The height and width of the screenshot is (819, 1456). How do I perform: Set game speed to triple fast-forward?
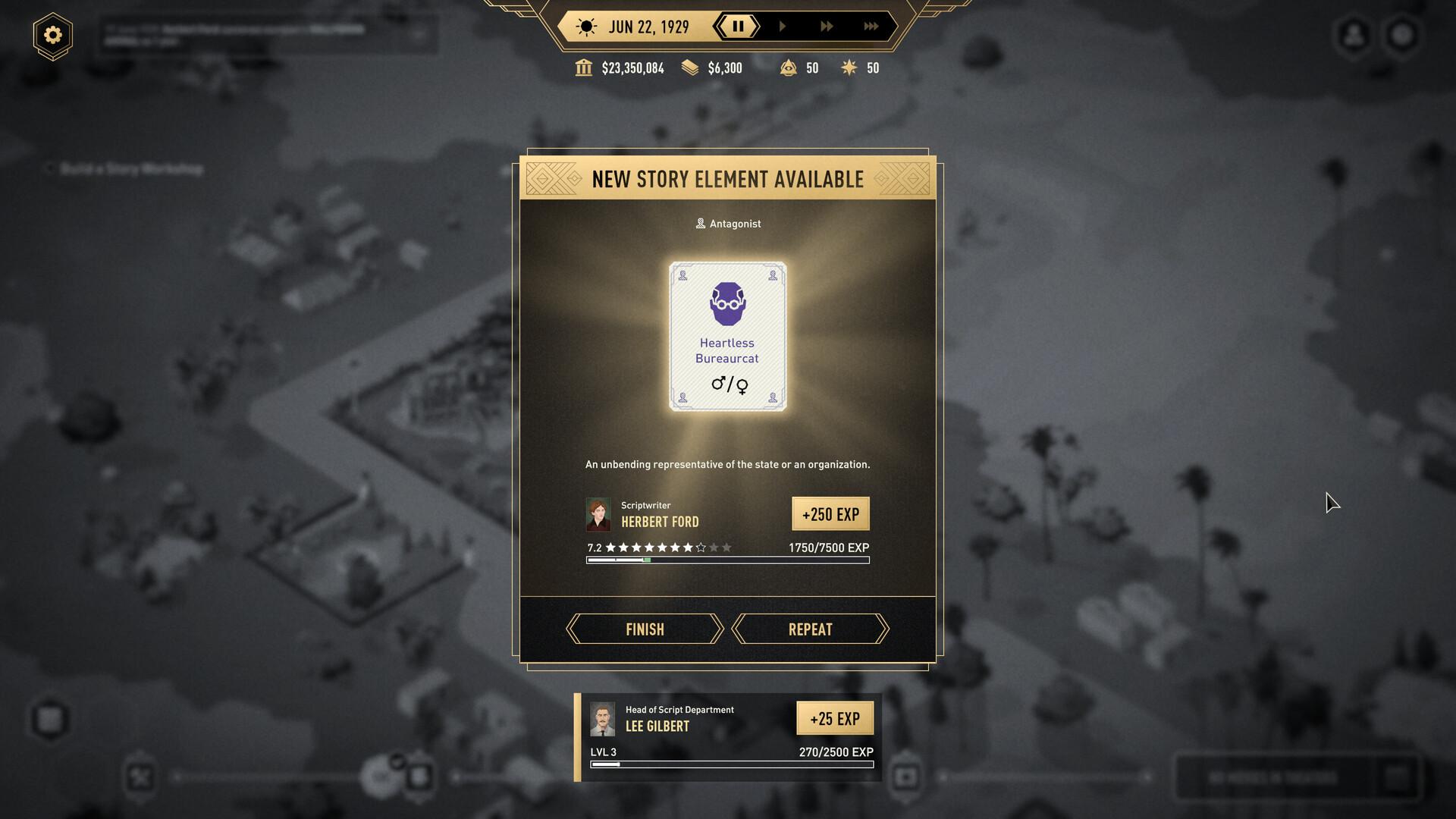(871, 27)
